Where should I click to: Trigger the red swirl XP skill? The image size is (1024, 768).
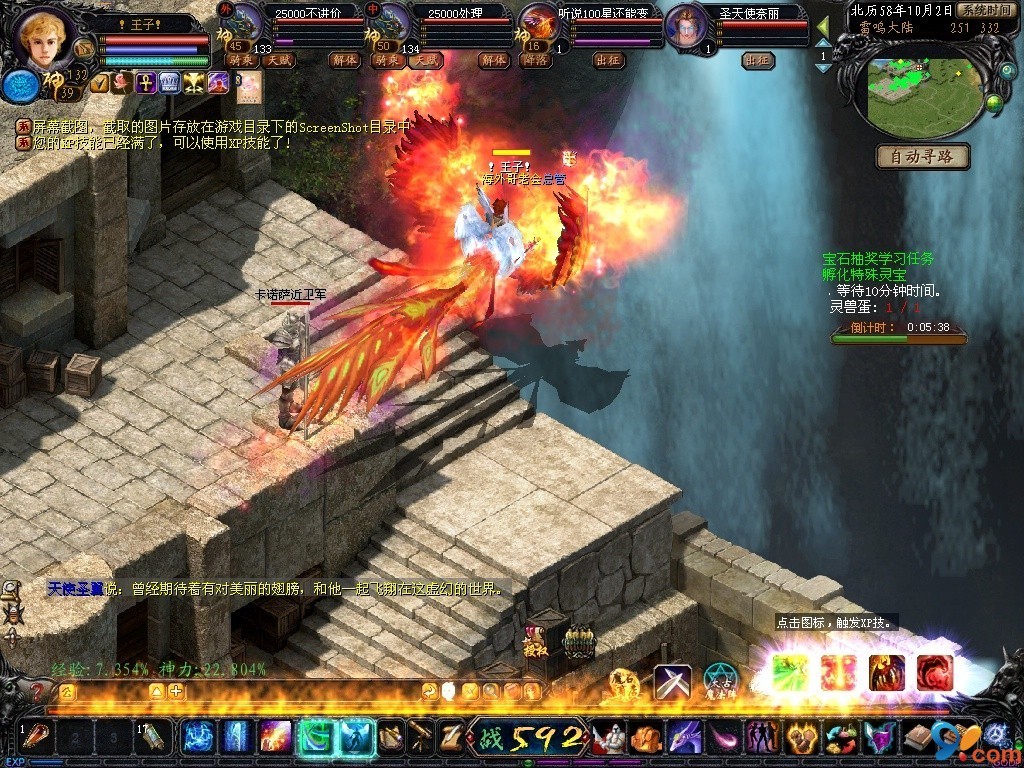click(x=934, y=672)
